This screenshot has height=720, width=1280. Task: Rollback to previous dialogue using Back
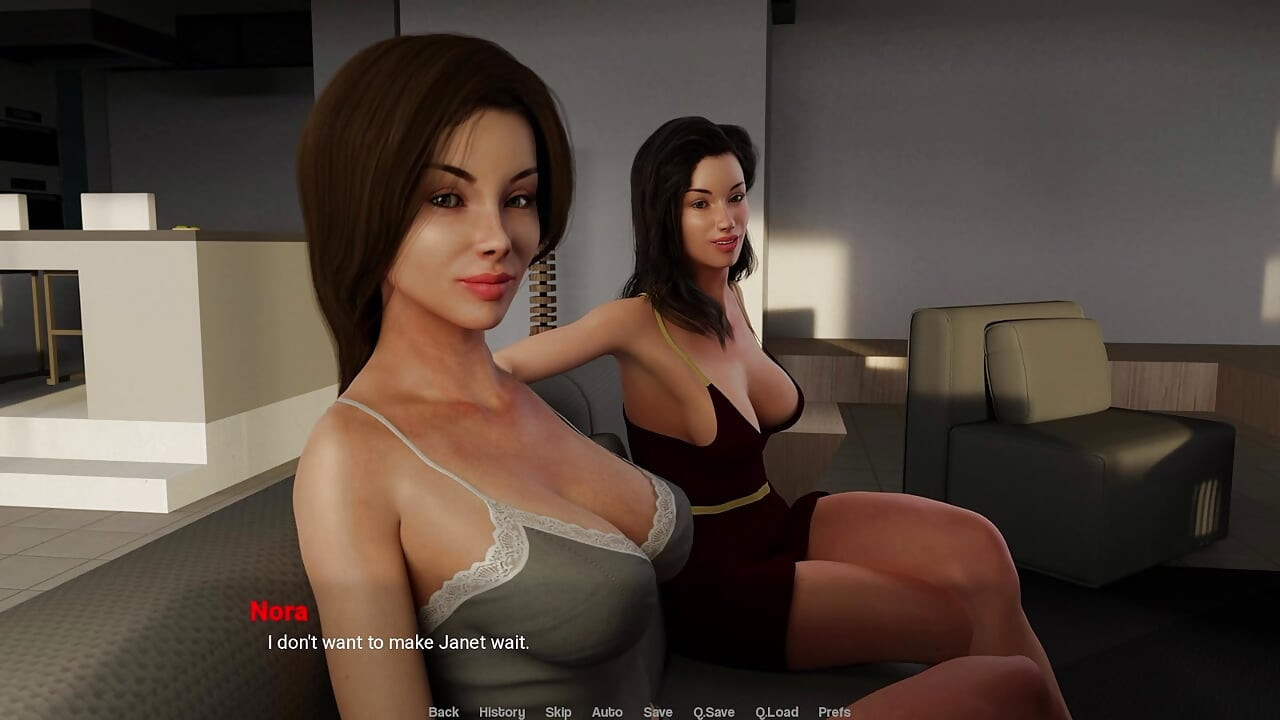click(x=442, y=711)
